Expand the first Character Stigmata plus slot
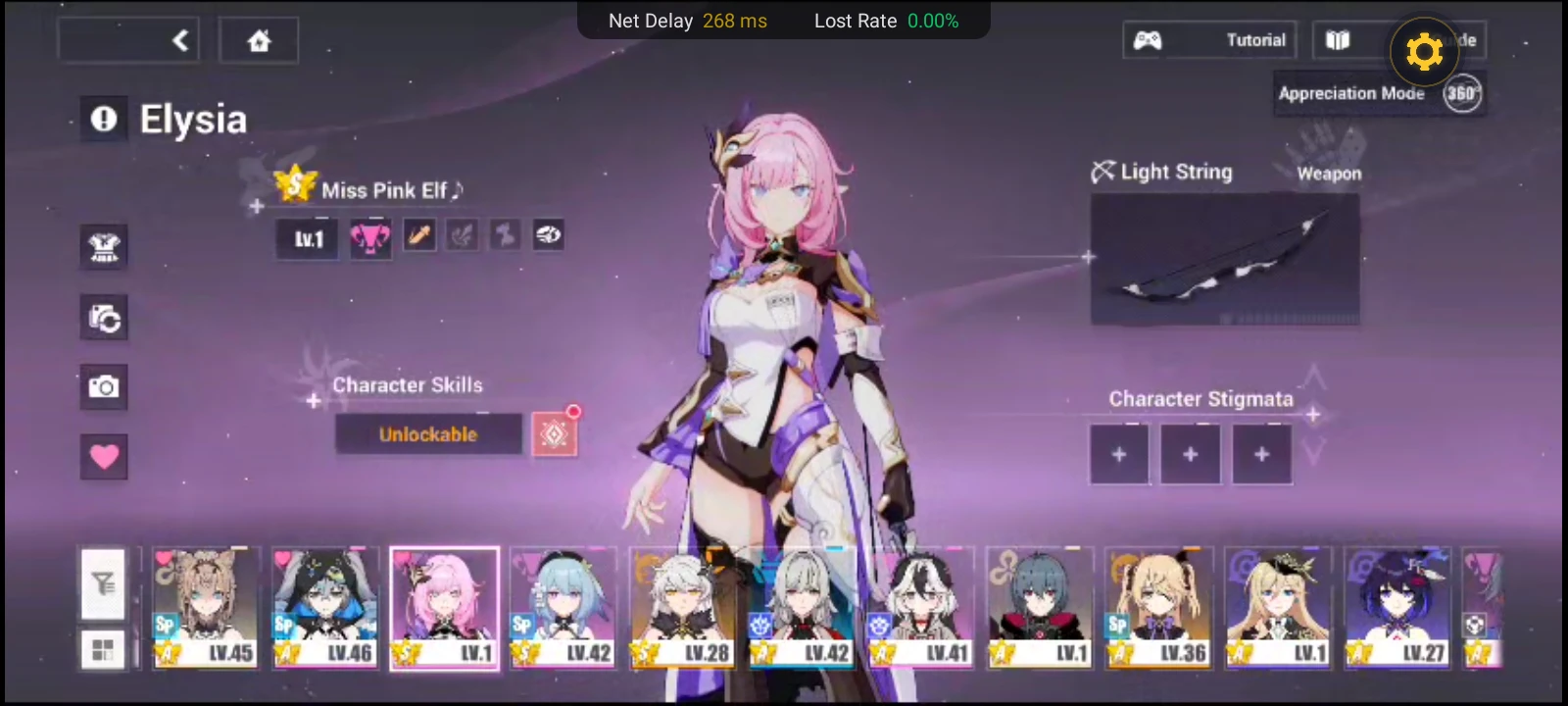This screenshot has height=706, width=1568. 1119,454
